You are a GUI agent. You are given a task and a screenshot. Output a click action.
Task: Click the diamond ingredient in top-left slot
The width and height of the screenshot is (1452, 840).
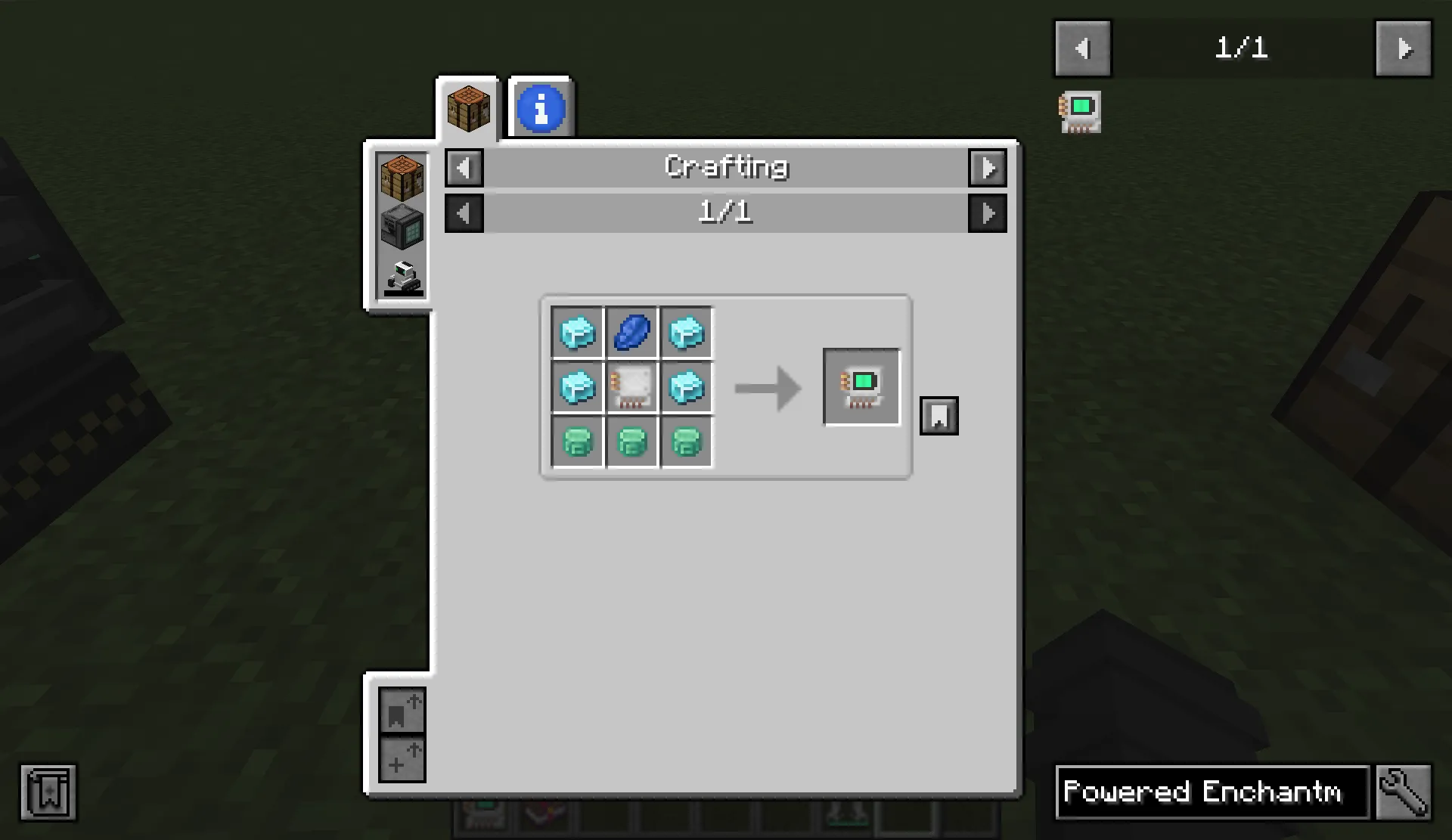577,332
